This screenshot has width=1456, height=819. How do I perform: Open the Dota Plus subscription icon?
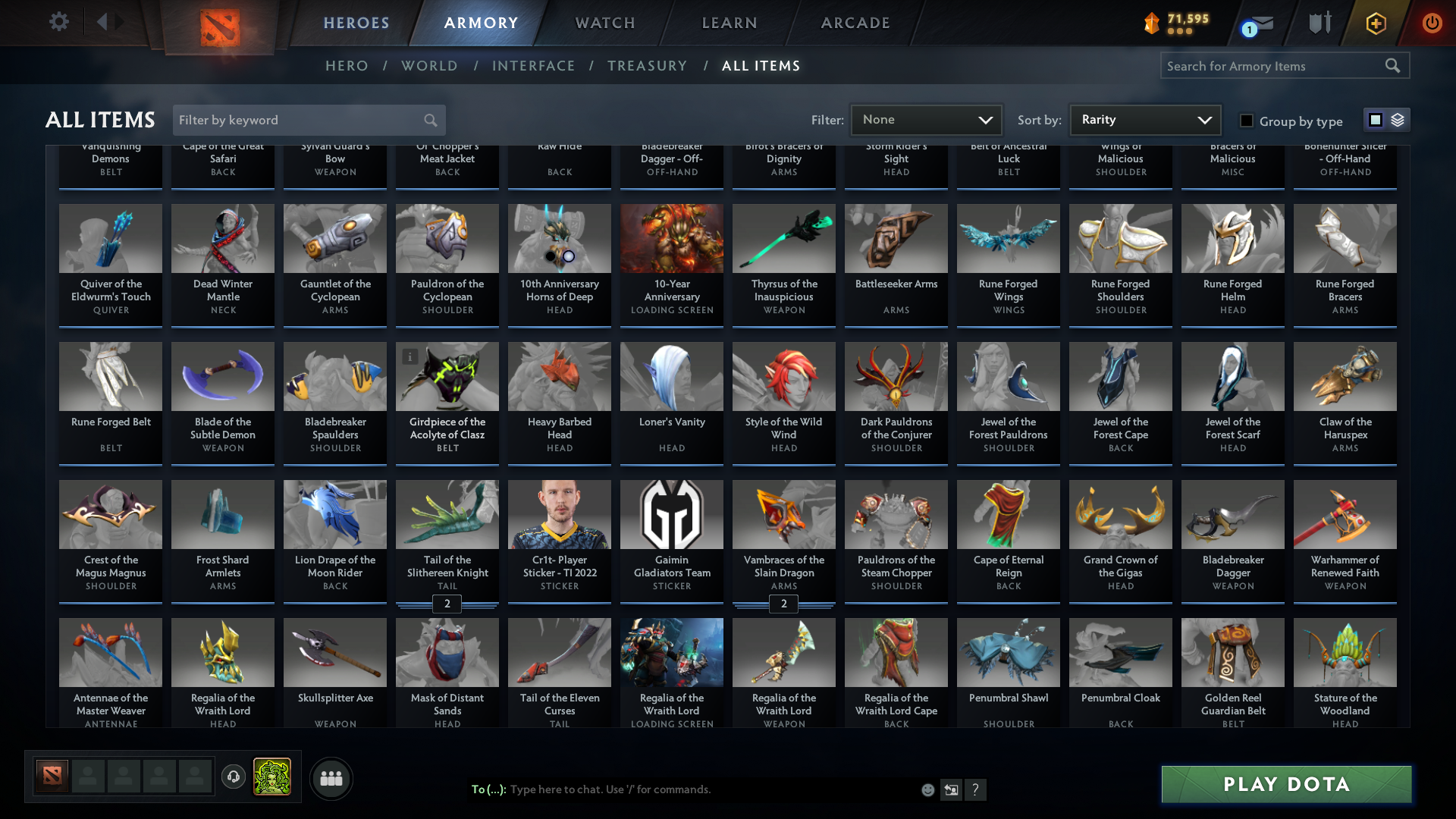1375,24
